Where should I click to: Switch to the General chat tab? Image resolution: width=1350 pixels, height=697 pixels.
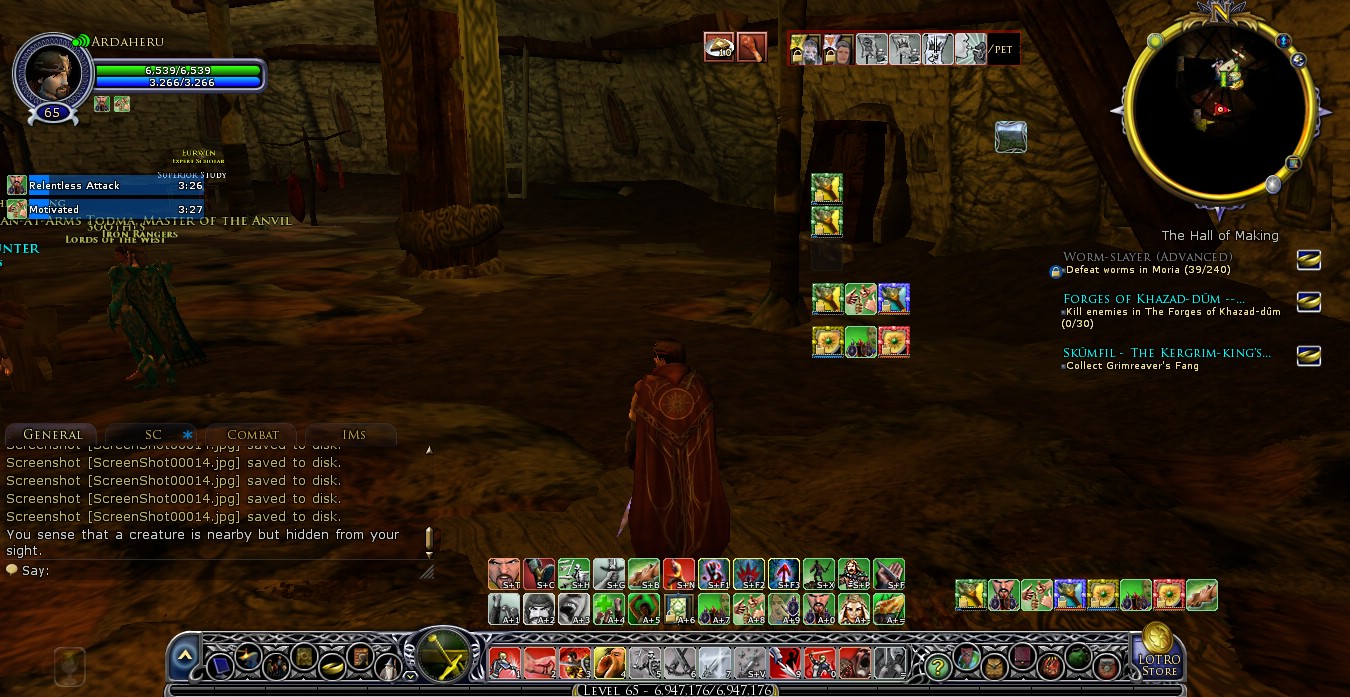[52, 435]
